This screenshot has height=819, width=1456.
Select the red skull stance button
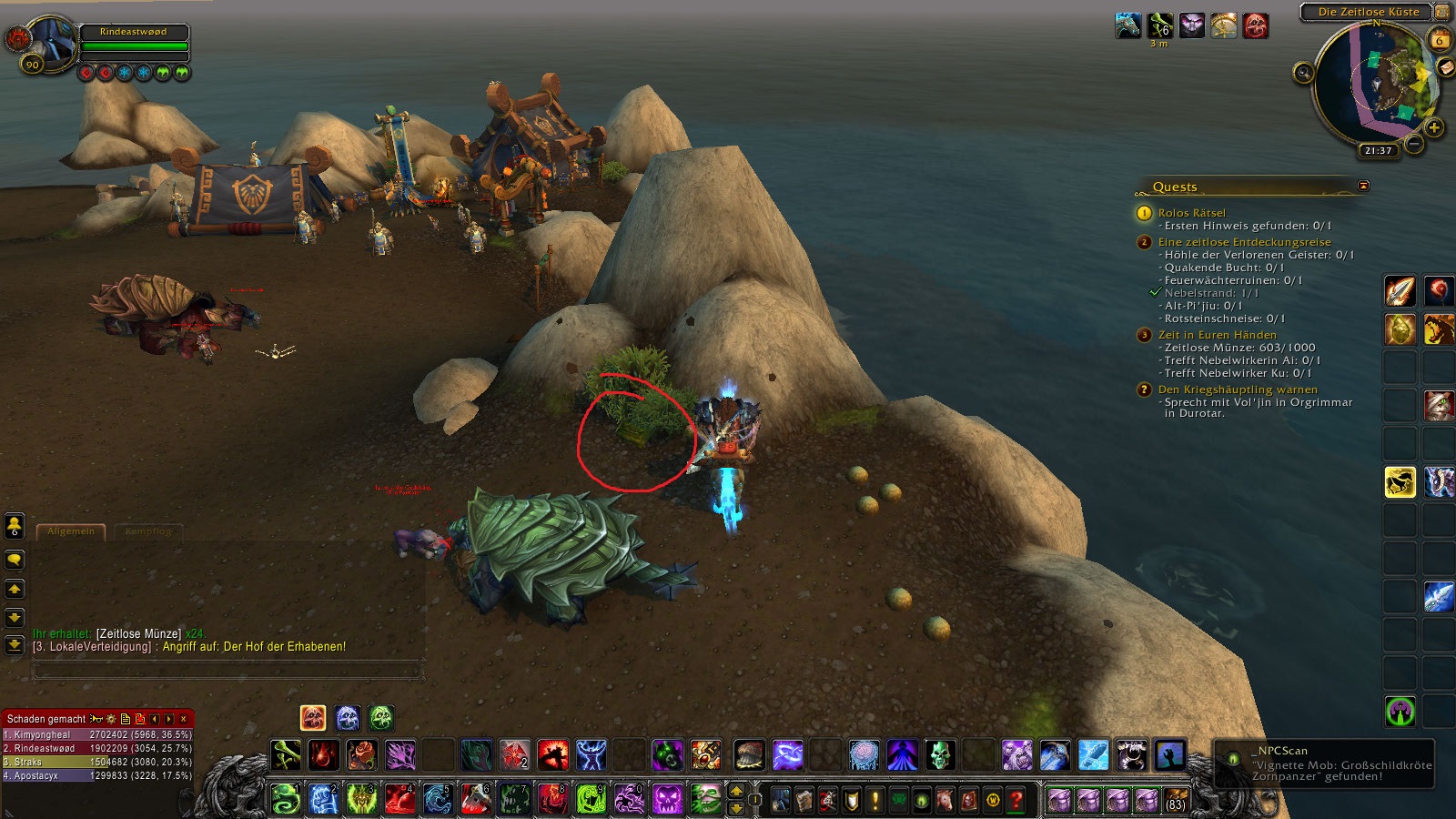[313, 718]
